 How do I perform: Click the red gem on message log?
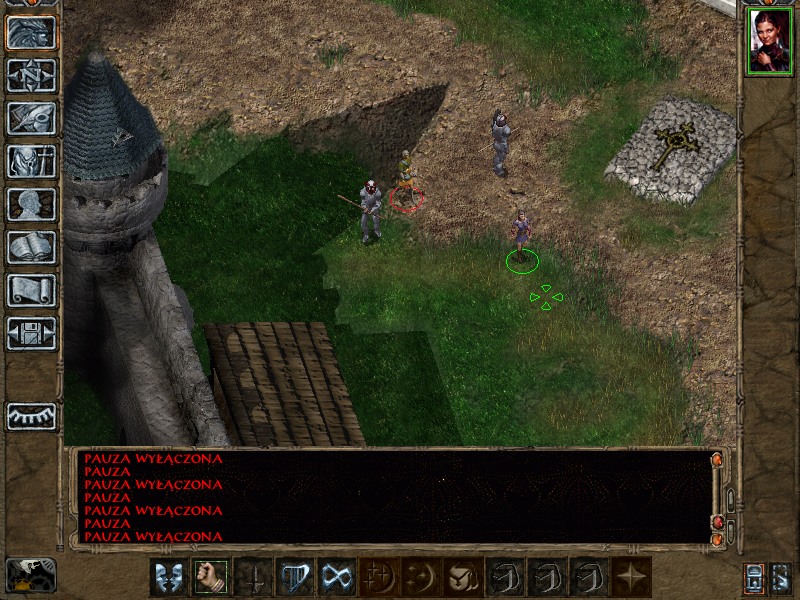717,522
